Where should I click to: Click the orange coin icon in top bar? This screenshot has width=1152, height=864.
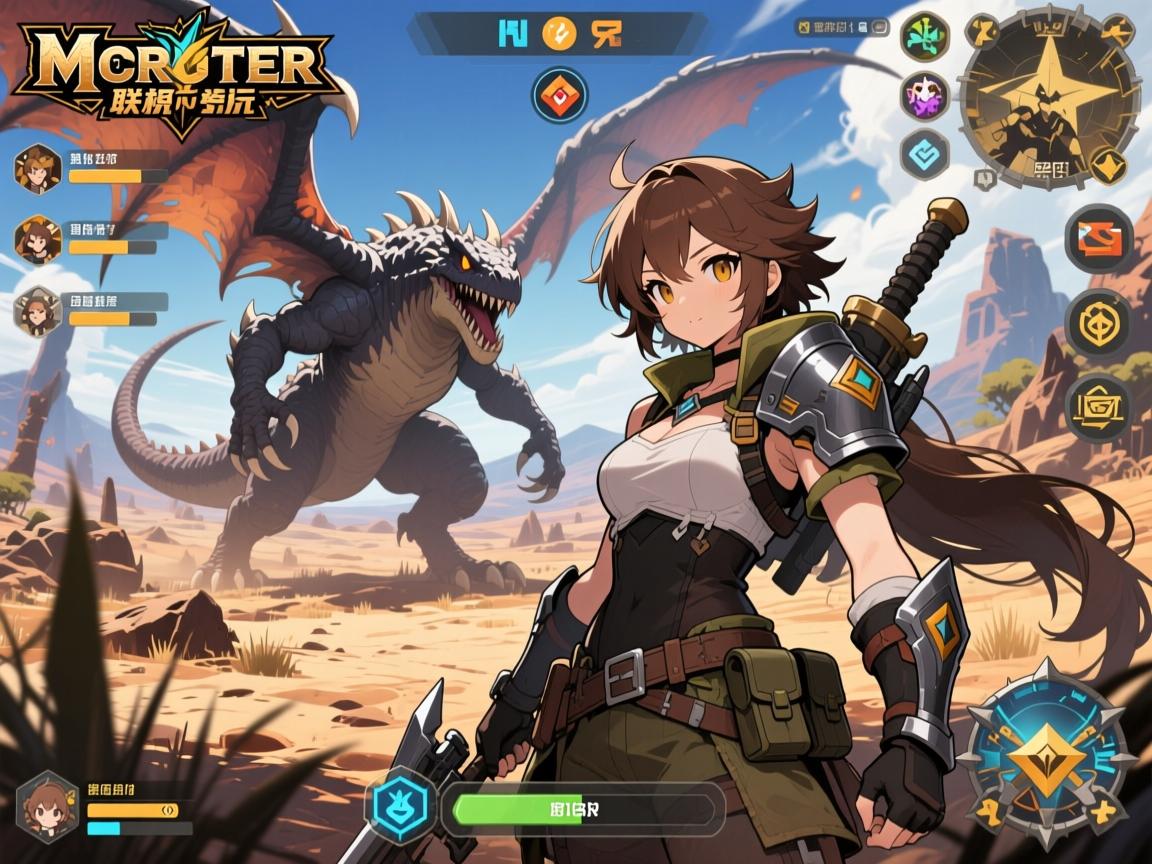click(x=559, y=33)
